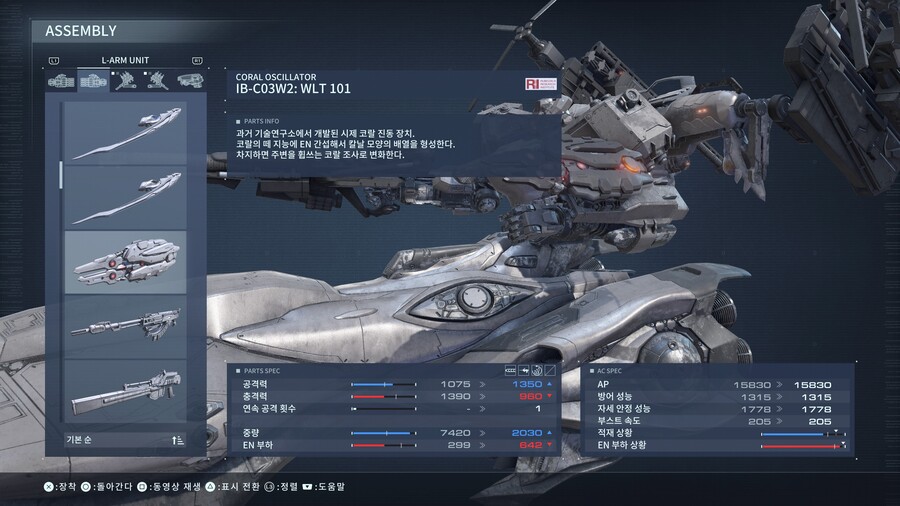900x506 pixels.
Task: Choose the slim launcher weapon below coral oscillator
Action: click(x=125, y=325)
